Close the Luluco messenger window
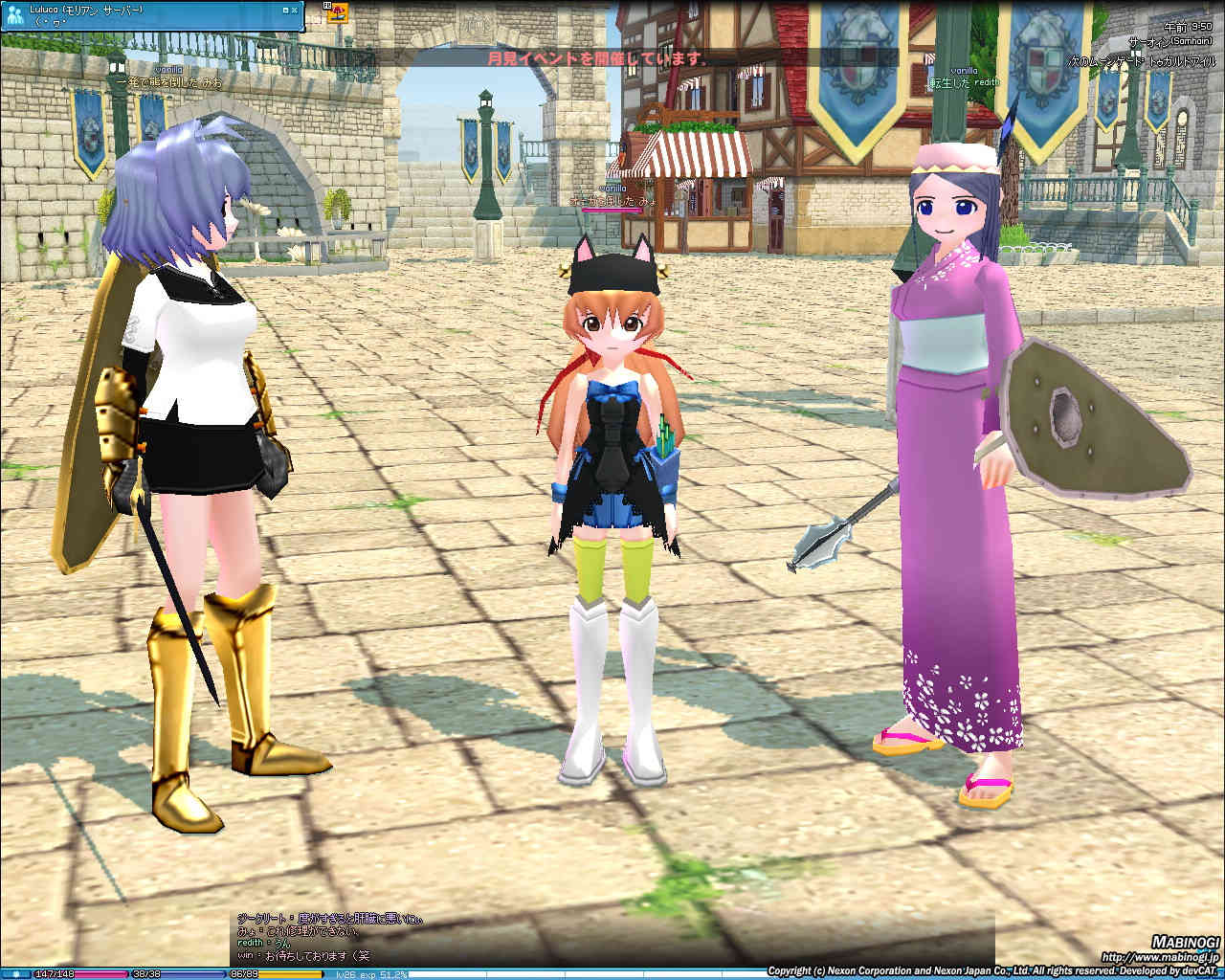The height and width of the screenshot is (980, 1225). point(296,9)
